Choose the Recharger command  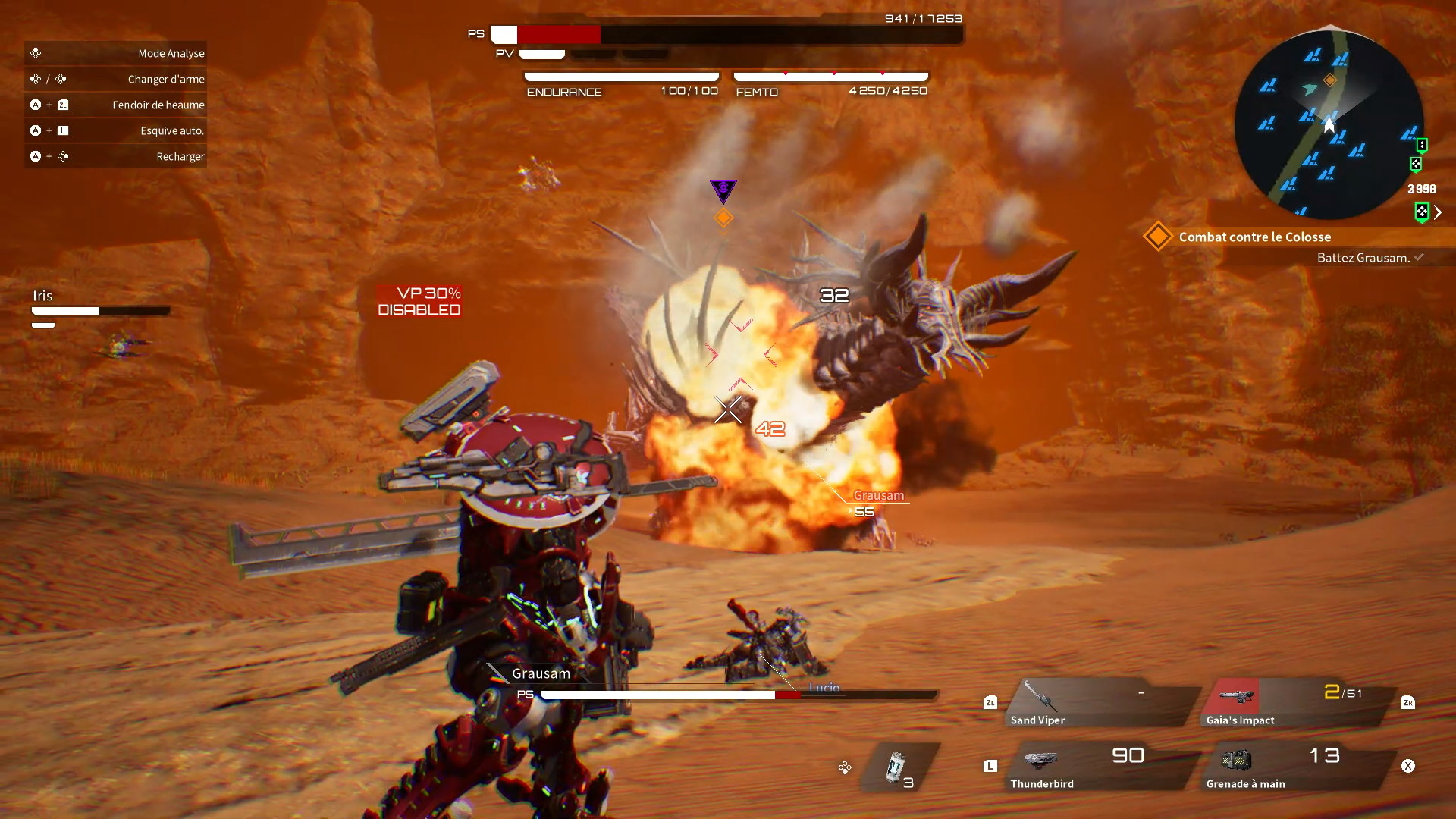(x=116, y=156)
